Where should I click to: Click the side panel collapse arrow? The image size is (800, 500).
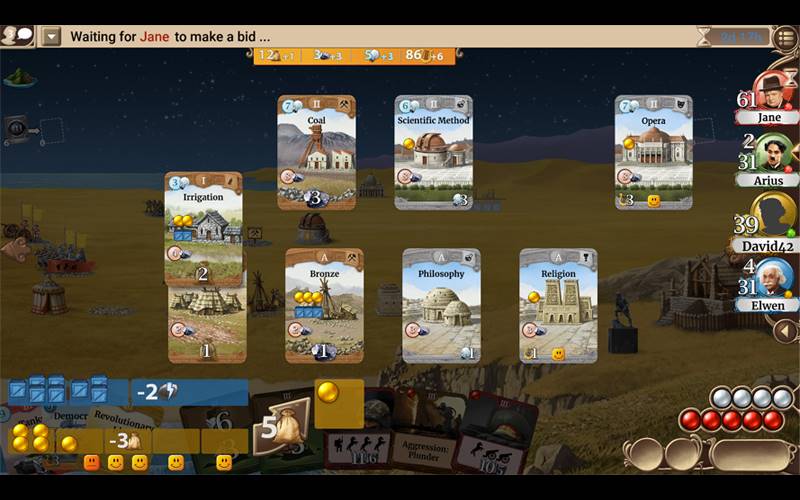pyautogui.click(x=786, y=331)
